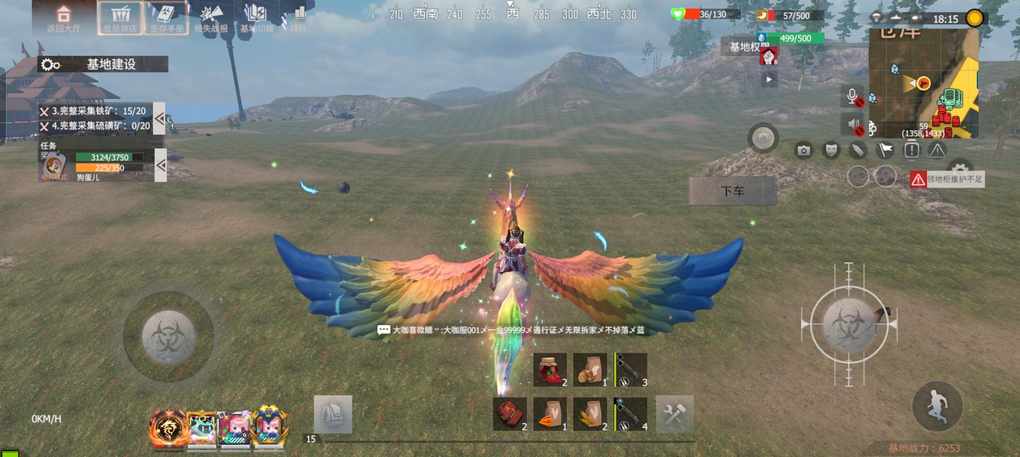This screenshot has height=457, width=1020.
Task: Open the 基地建设 base building panel
Action: (102, 64)
